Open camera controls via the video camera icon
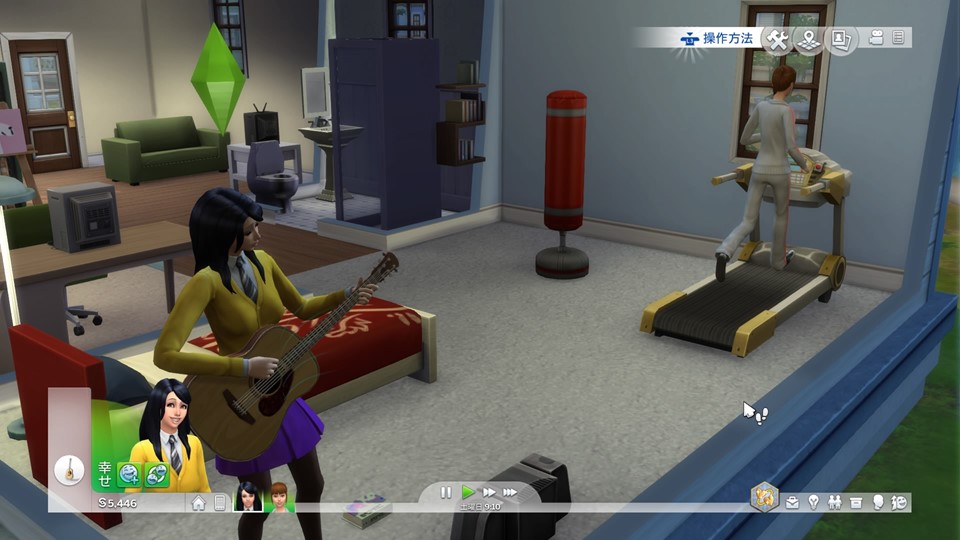This screenshot has height=540, width=960. click(876, 38)
